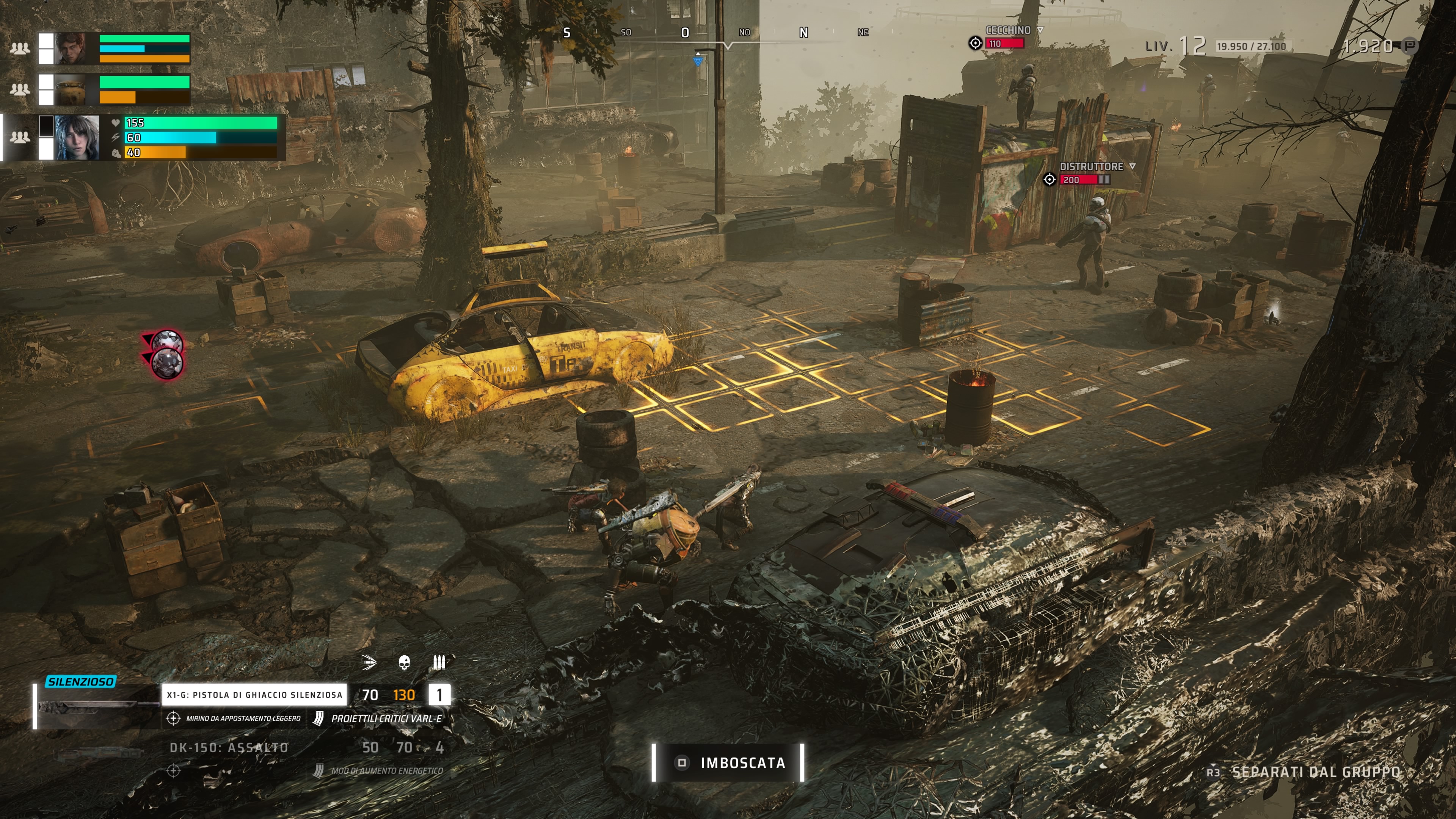1456x819 pixels.
Task: Switch to the DK-150 Assalto weapon
Action: click(x=229, y=748)
